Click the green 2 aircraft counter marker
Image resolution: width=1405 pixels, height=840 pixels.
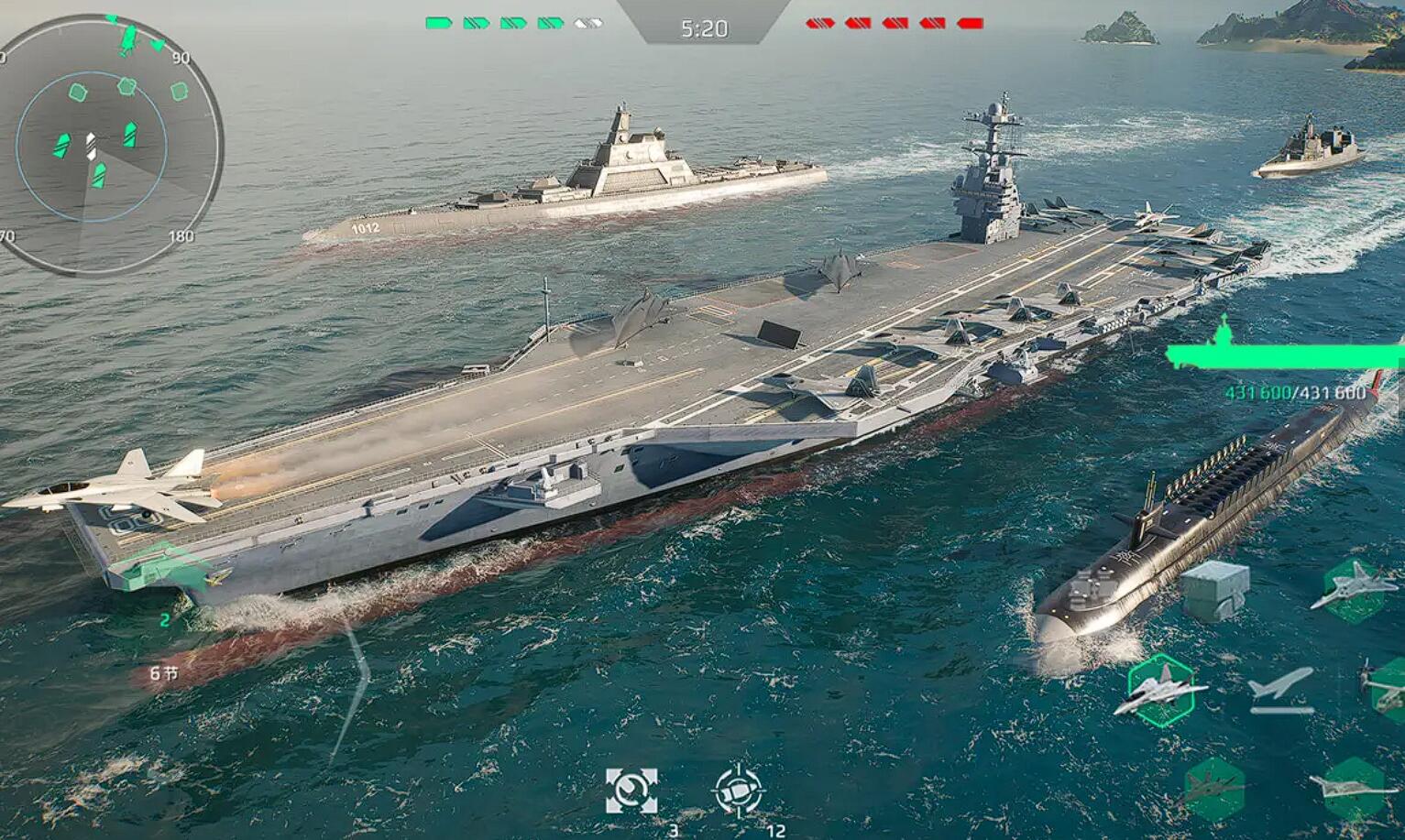click(165, 619)
